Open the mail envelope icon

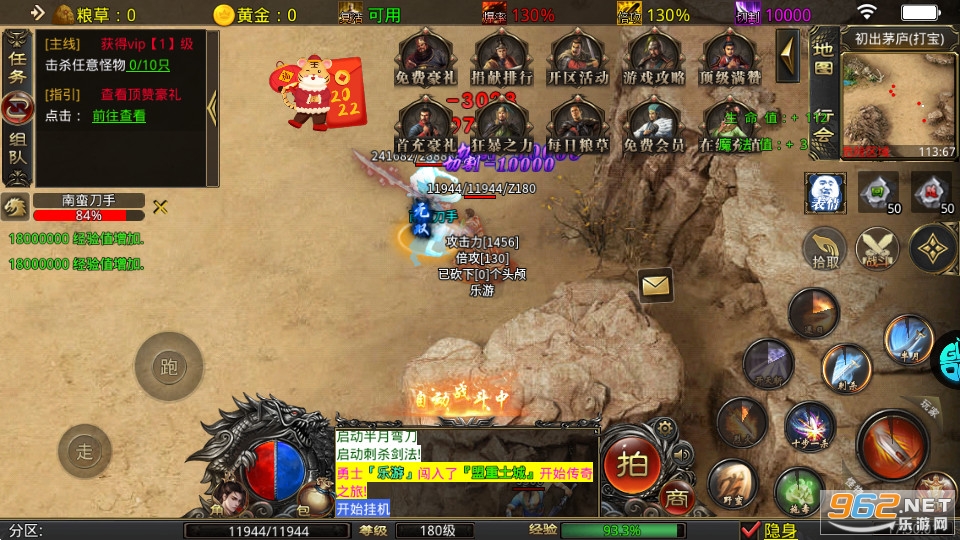(x=655, y=286)
